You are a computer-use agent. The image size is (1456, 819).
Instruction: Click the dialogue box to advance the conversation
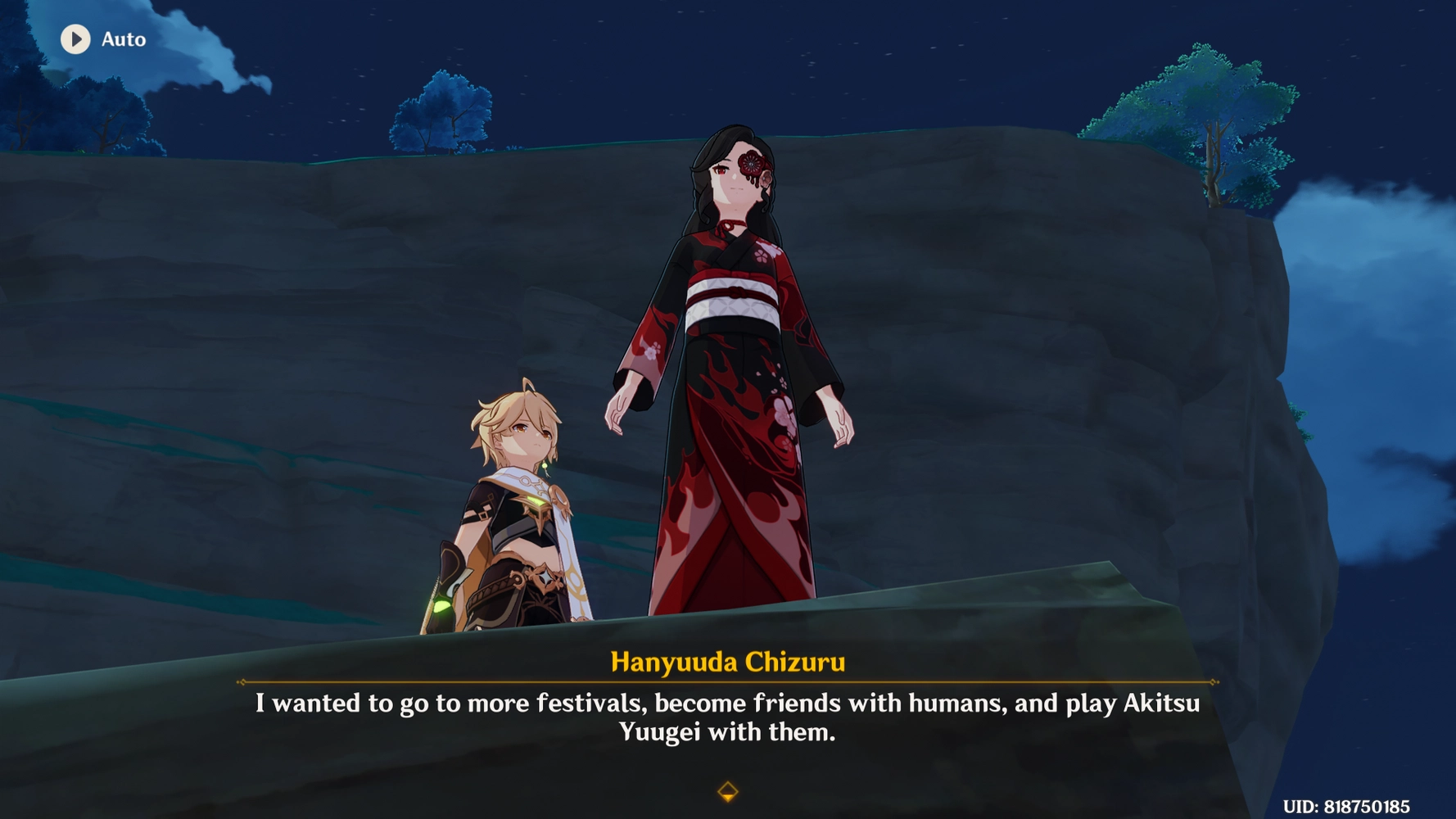click(727, 718)
